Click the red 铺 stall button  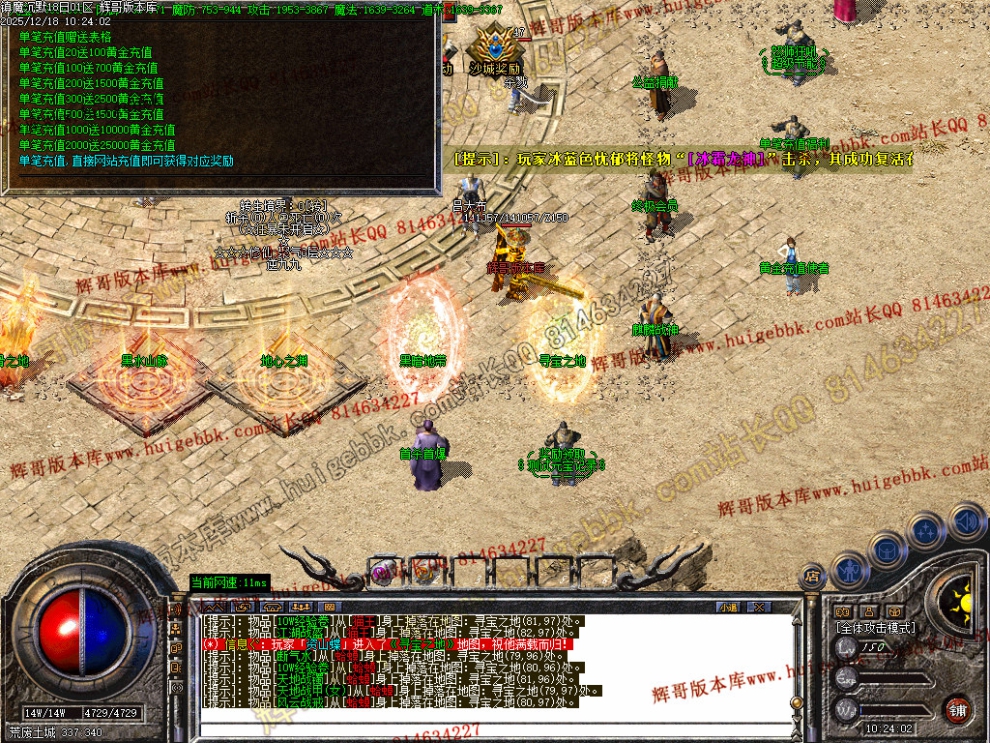pyautogui.click(x=958, y=708)
